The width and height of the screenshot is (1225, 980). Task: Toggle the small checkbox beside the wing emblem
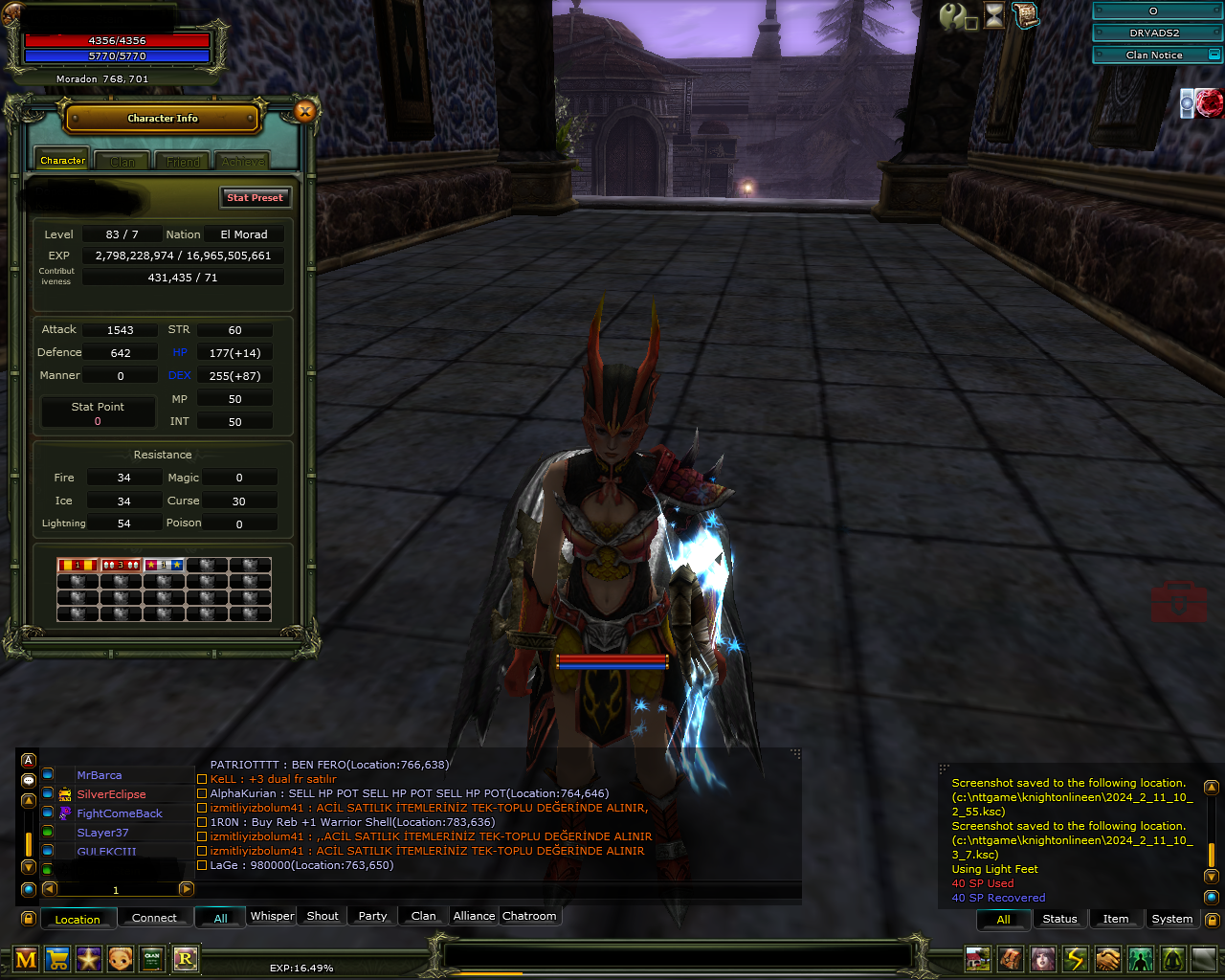point(971,24)
